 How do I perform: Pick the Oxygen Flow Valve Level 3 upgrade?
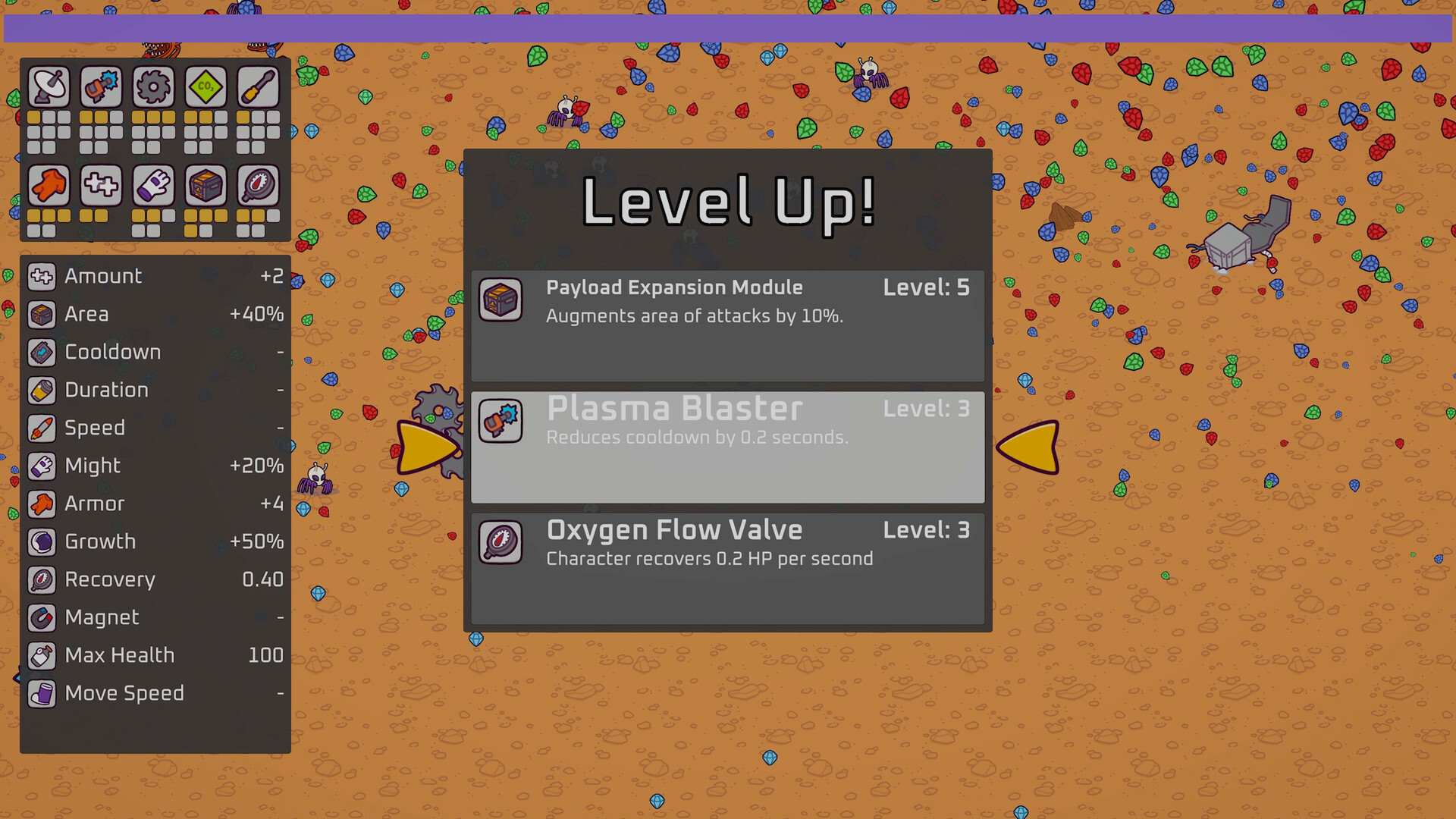727,569
